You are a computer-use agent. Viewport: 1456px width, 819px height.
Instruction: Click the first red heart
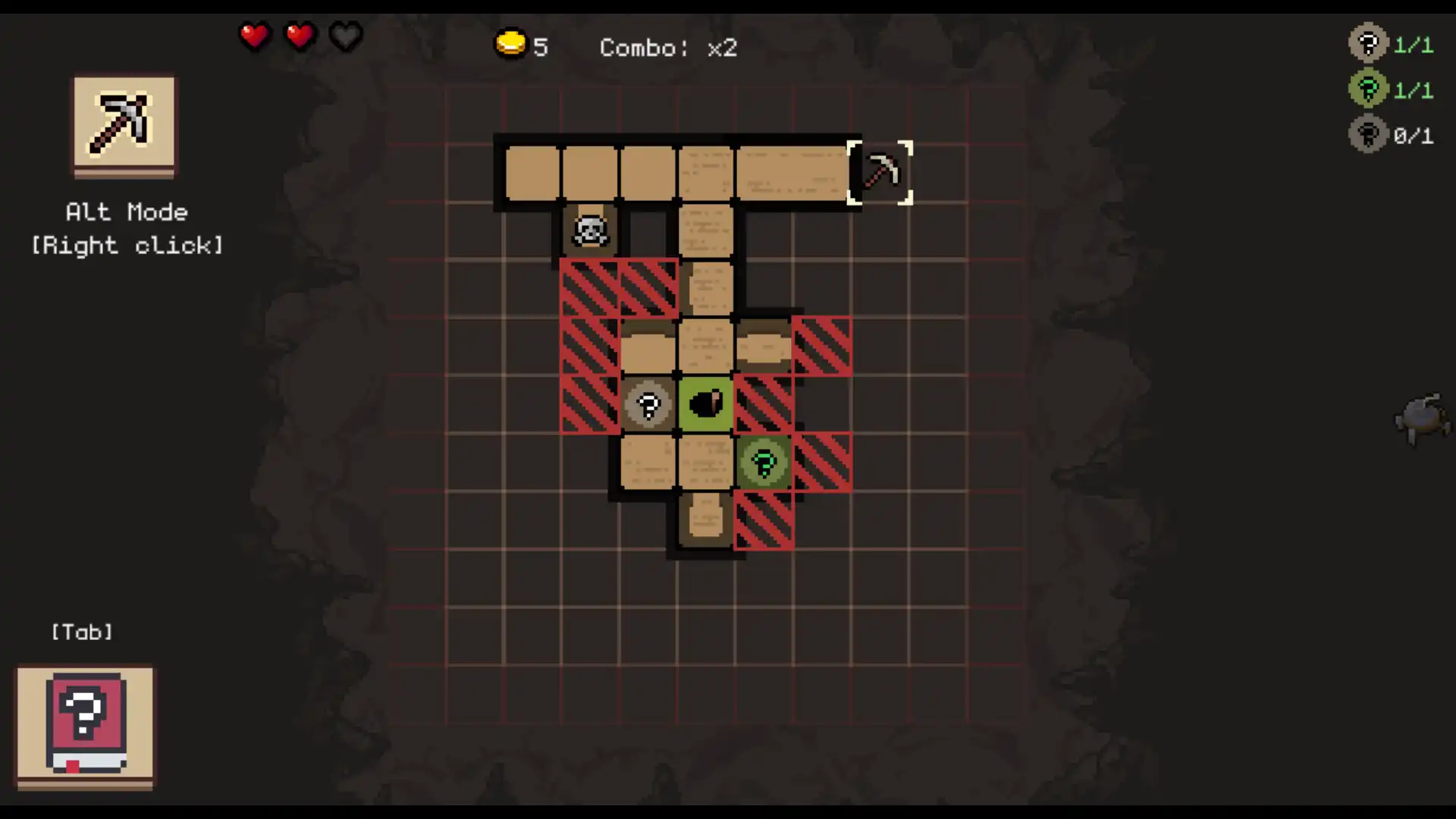tap(255, 36)
